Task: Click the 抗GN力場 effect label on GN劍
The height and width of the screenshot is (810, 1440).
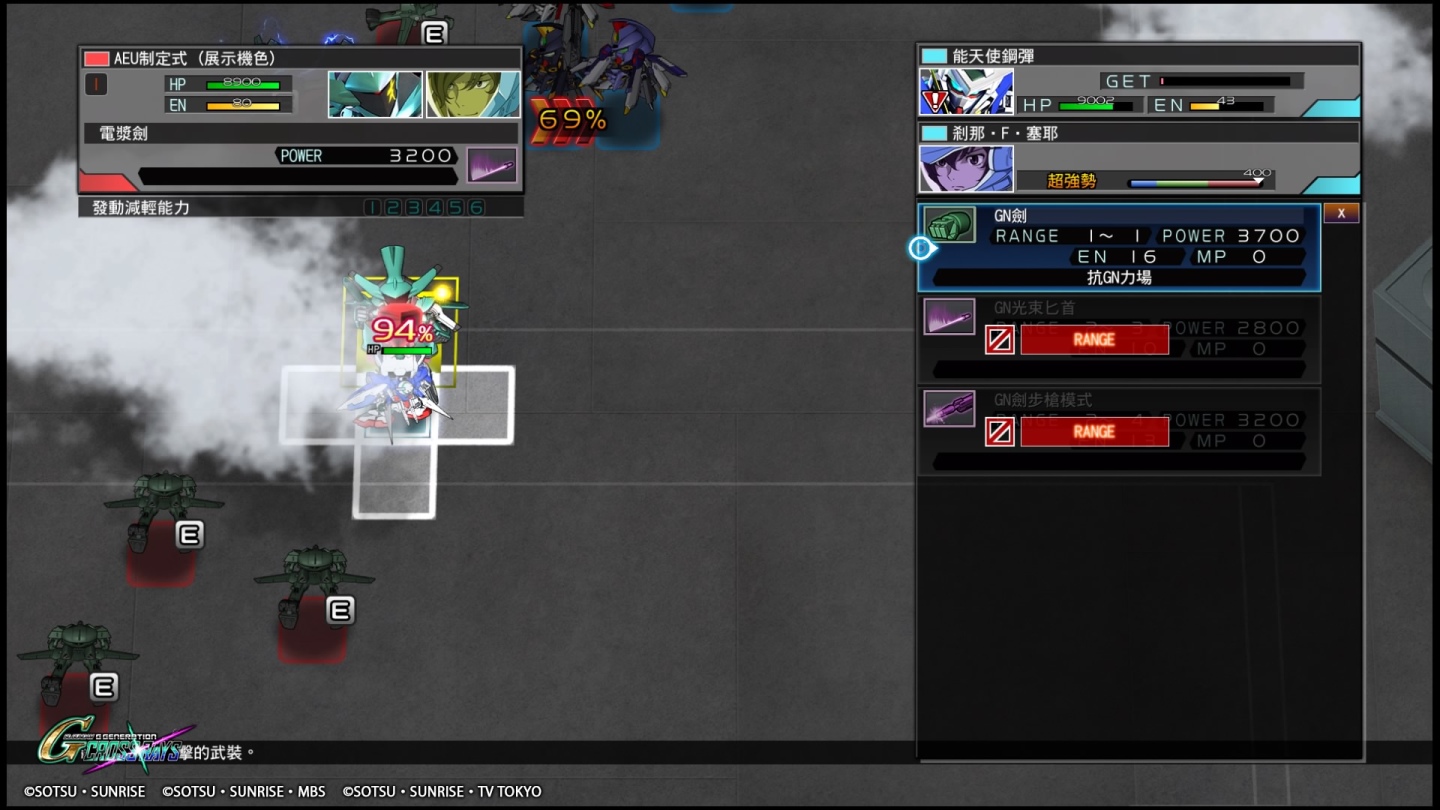Action: tap(1120, 277)
